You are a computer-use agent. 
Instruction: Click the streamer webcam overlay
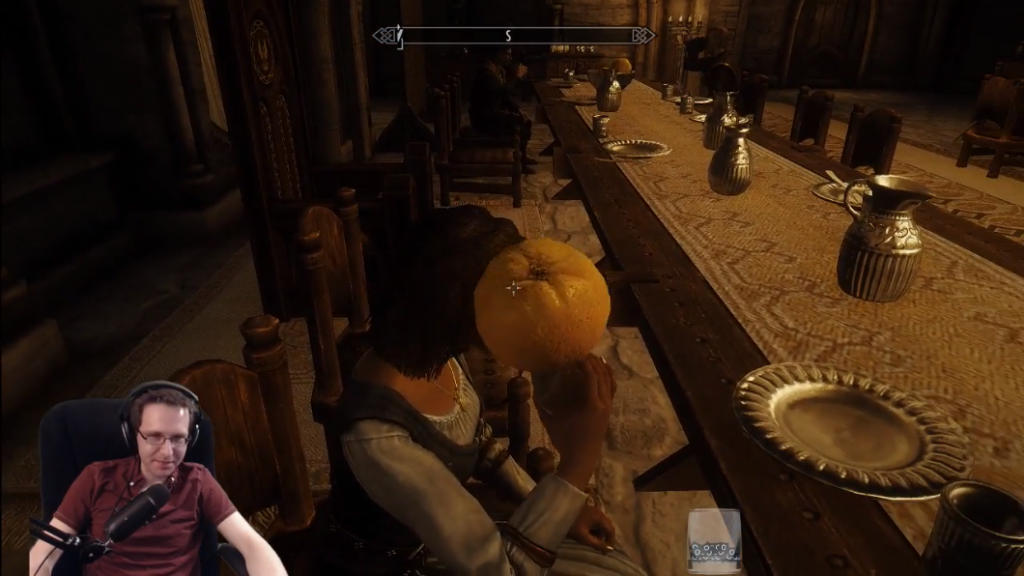tap(135, 480)
